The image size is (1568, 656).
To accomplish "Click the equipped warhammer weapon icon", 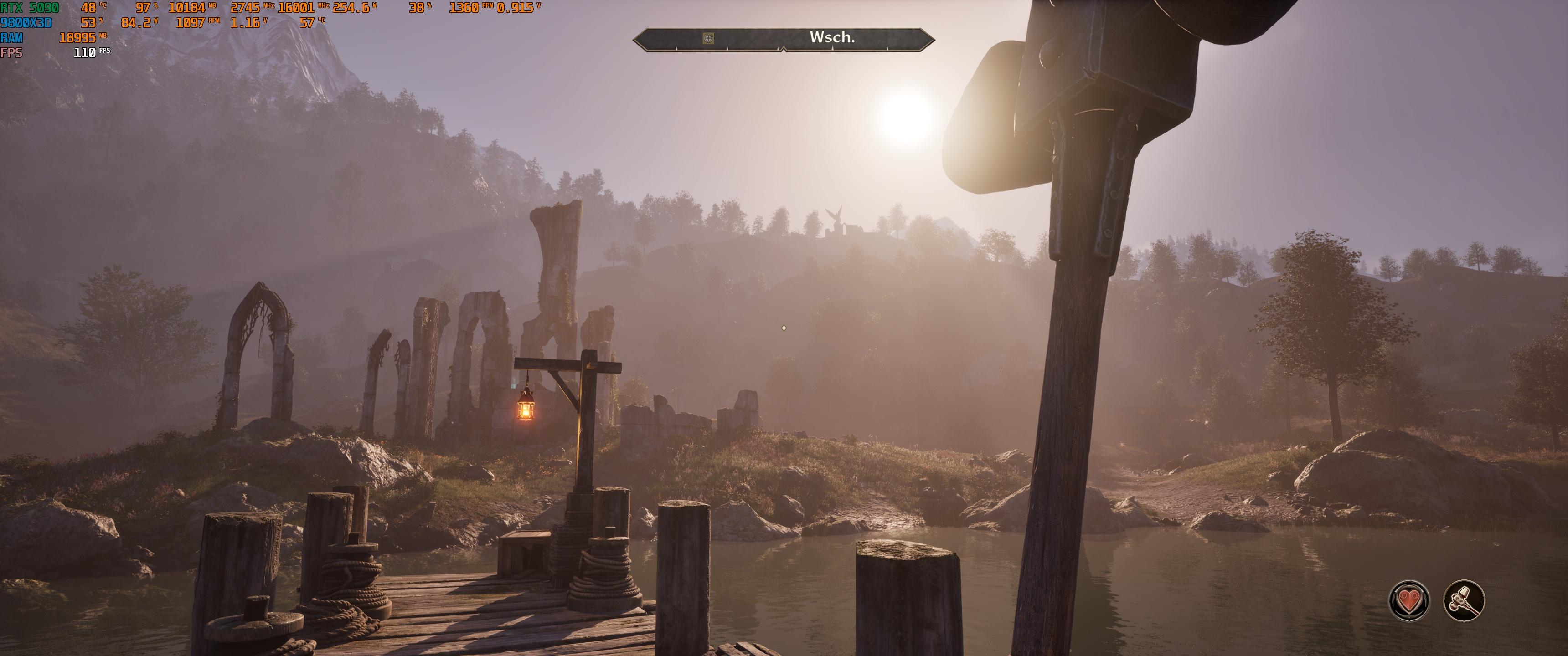I will click(x=1464, y=600).
